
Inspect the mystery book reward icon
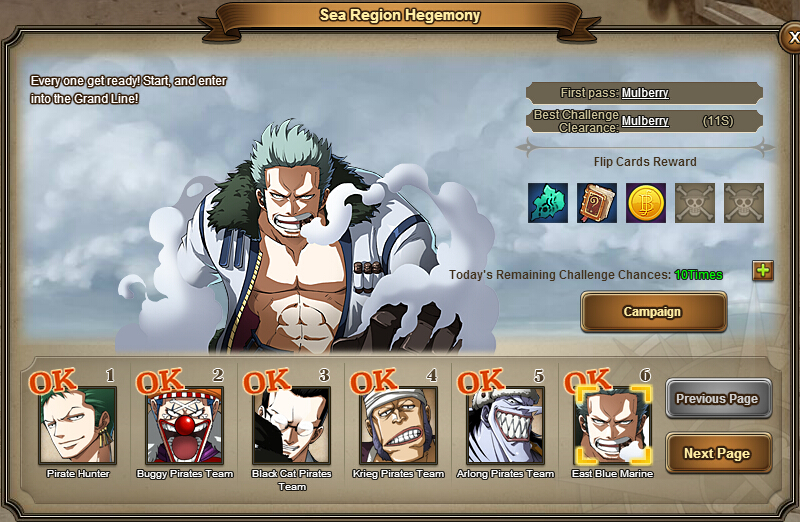[x=597, y=203]
